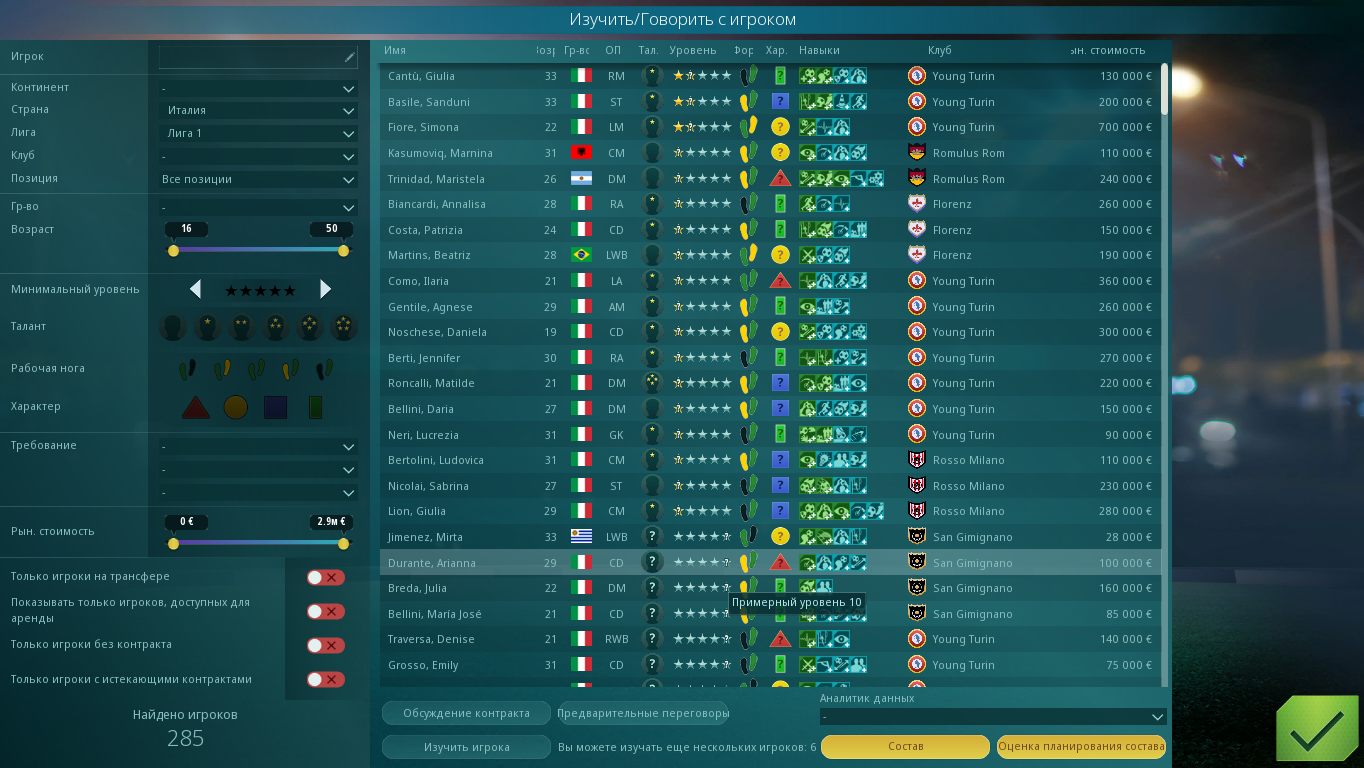Toggle Только игроки на трансфере
Viewport: 1364px width, 768px height.
[325, 577]
